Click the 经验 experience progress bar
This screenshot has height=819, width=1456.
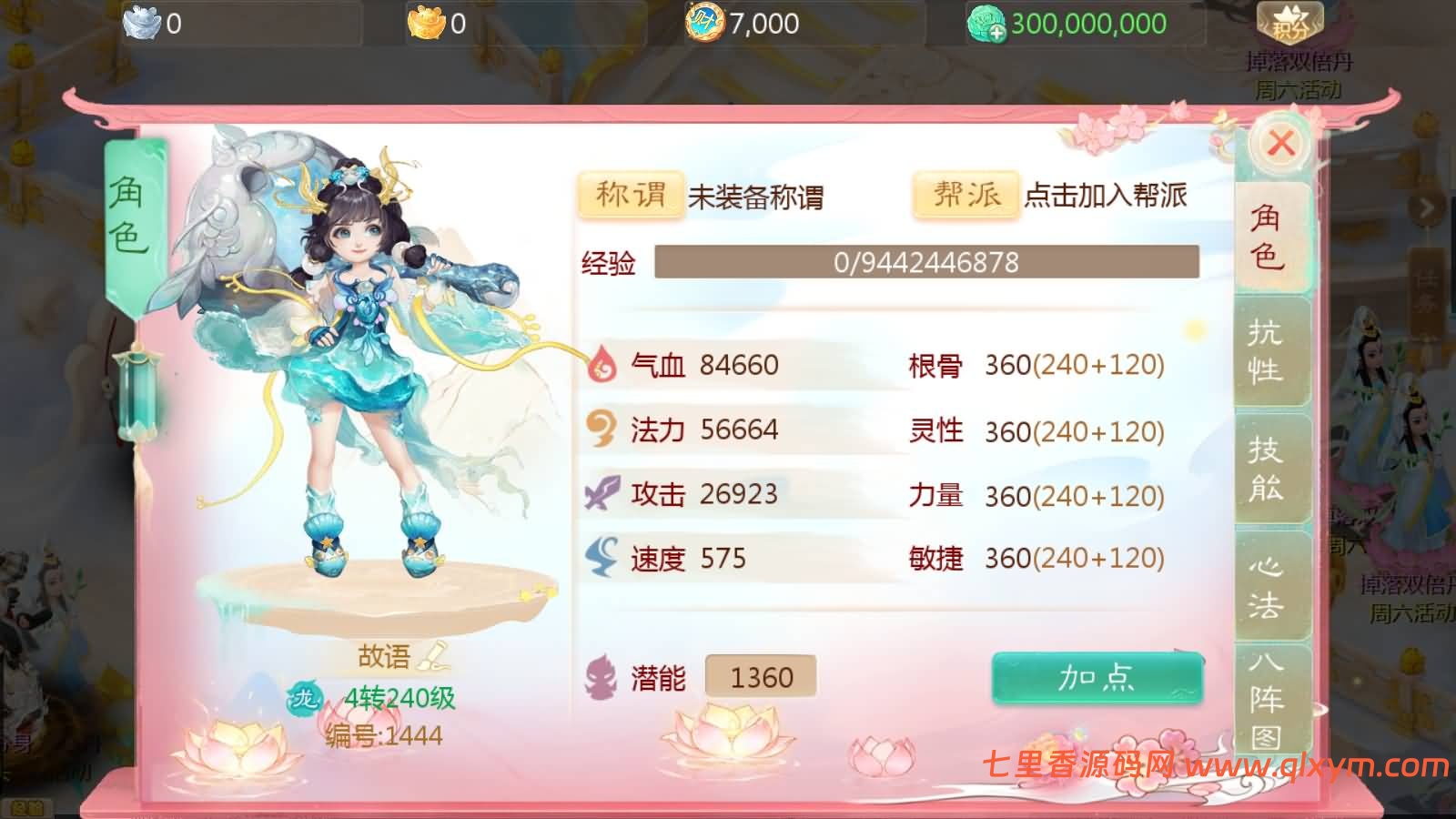coord(931,264)
